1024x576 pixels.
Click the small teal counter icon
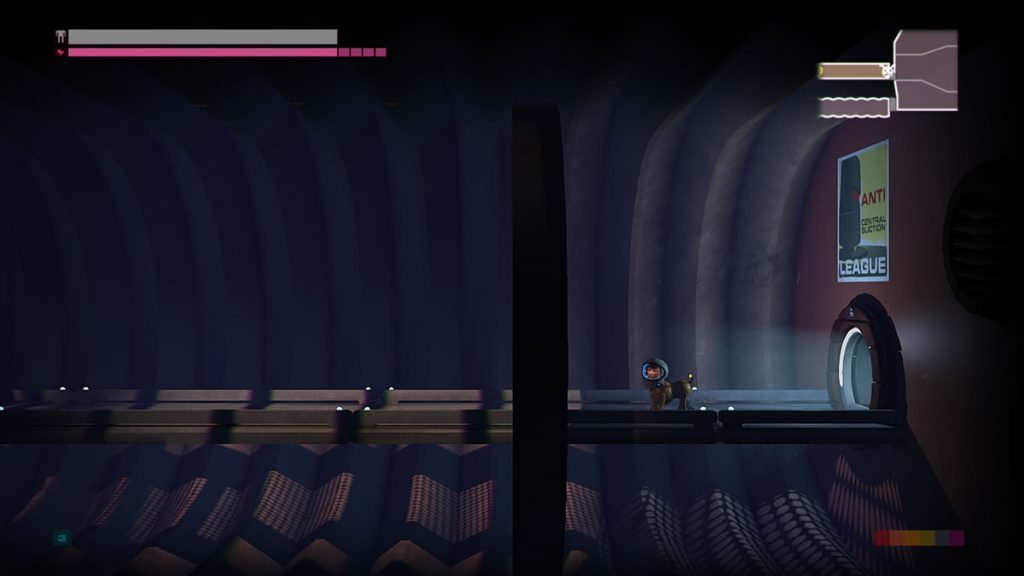pyautogui.click(x=61, y=538)
